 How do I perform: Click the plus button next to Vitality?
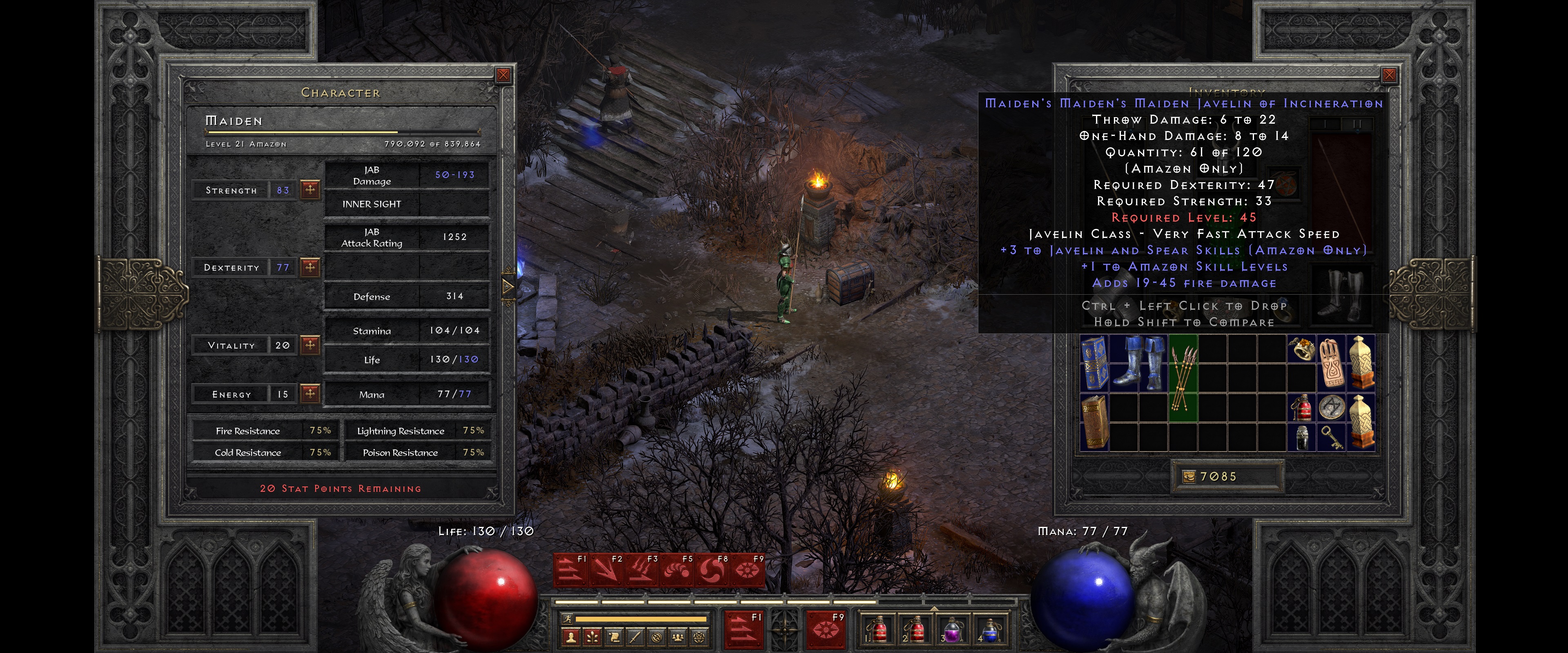(311, 344)
